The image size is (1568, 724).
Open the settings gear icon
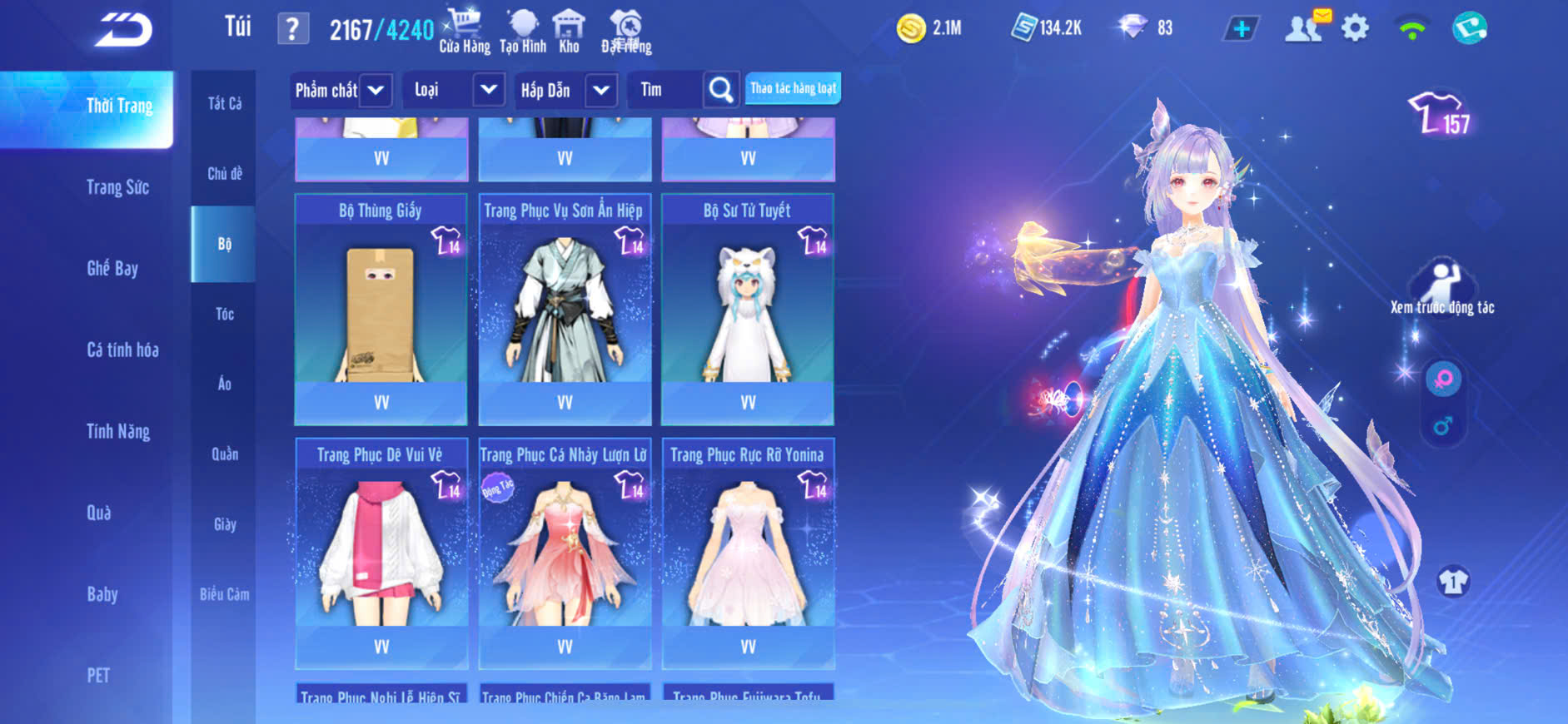point(1355,29)
